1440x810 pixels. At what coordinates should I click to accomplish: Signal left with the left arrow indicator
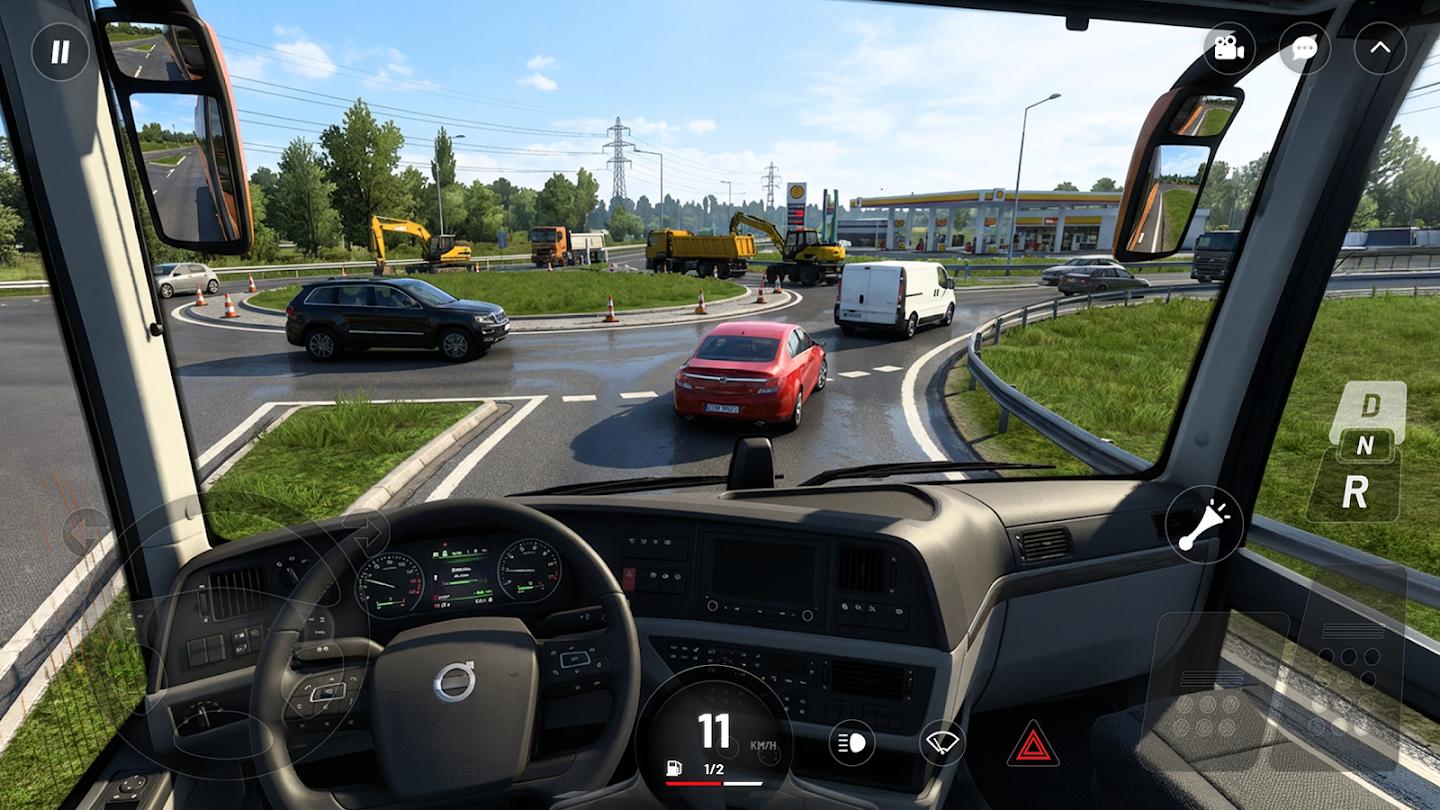click(87, 531)
